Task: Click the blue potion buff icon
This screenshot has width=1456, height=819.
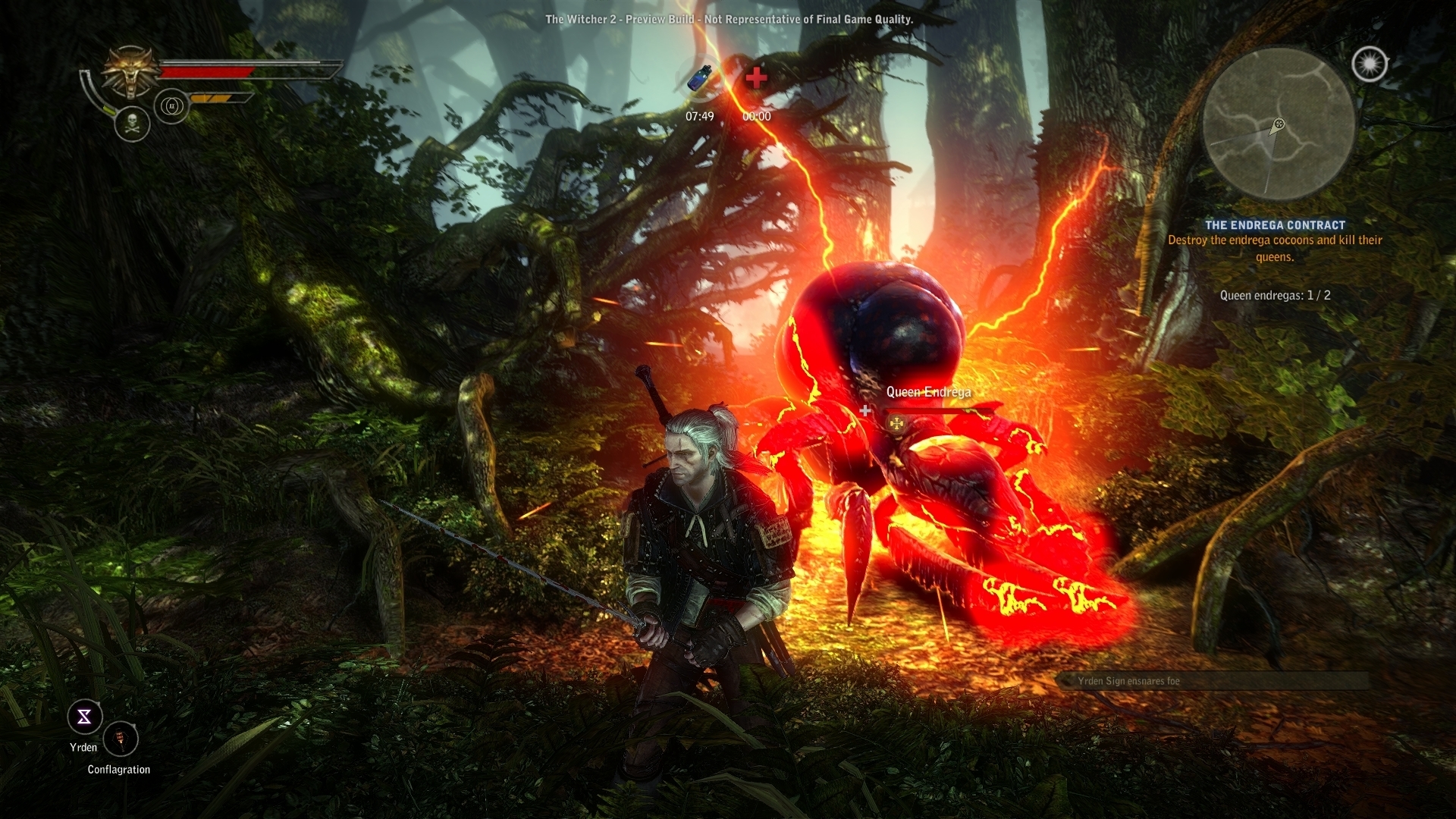Action: coord(699,80)
